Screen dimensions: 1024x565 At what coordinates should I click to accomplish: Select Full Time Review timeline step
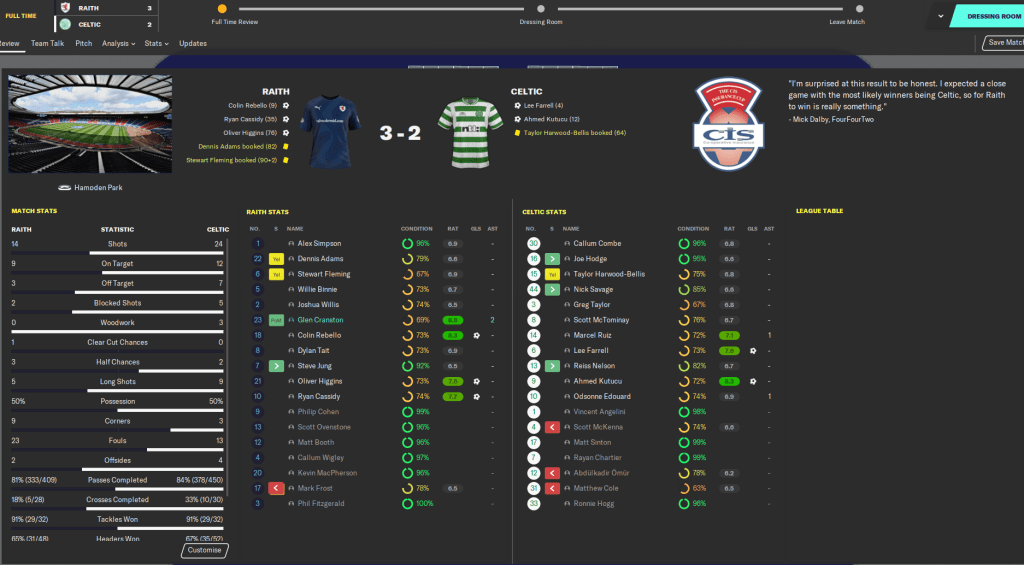[235, 9]
